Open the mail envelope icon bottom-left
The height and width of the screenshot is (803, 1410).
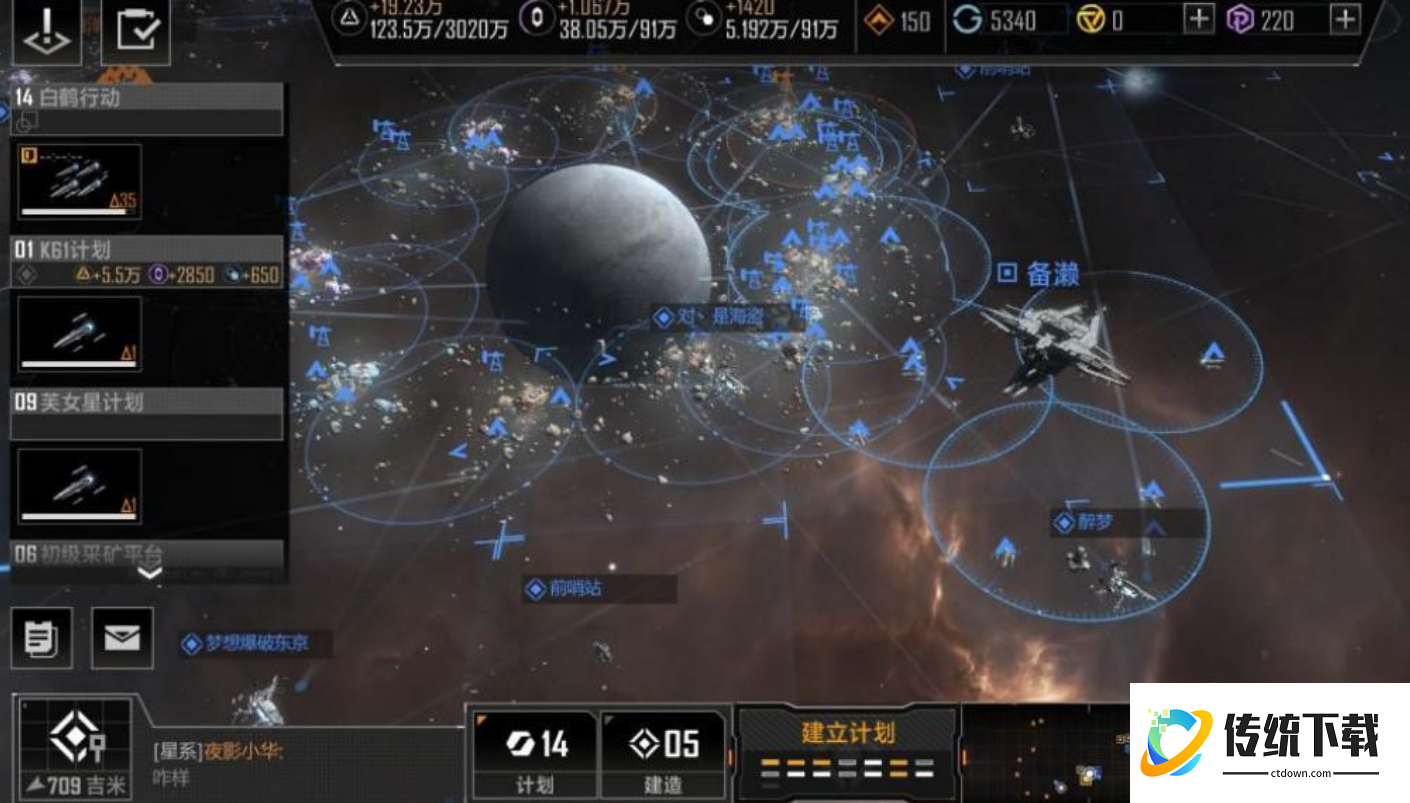(x=120, y=637)
